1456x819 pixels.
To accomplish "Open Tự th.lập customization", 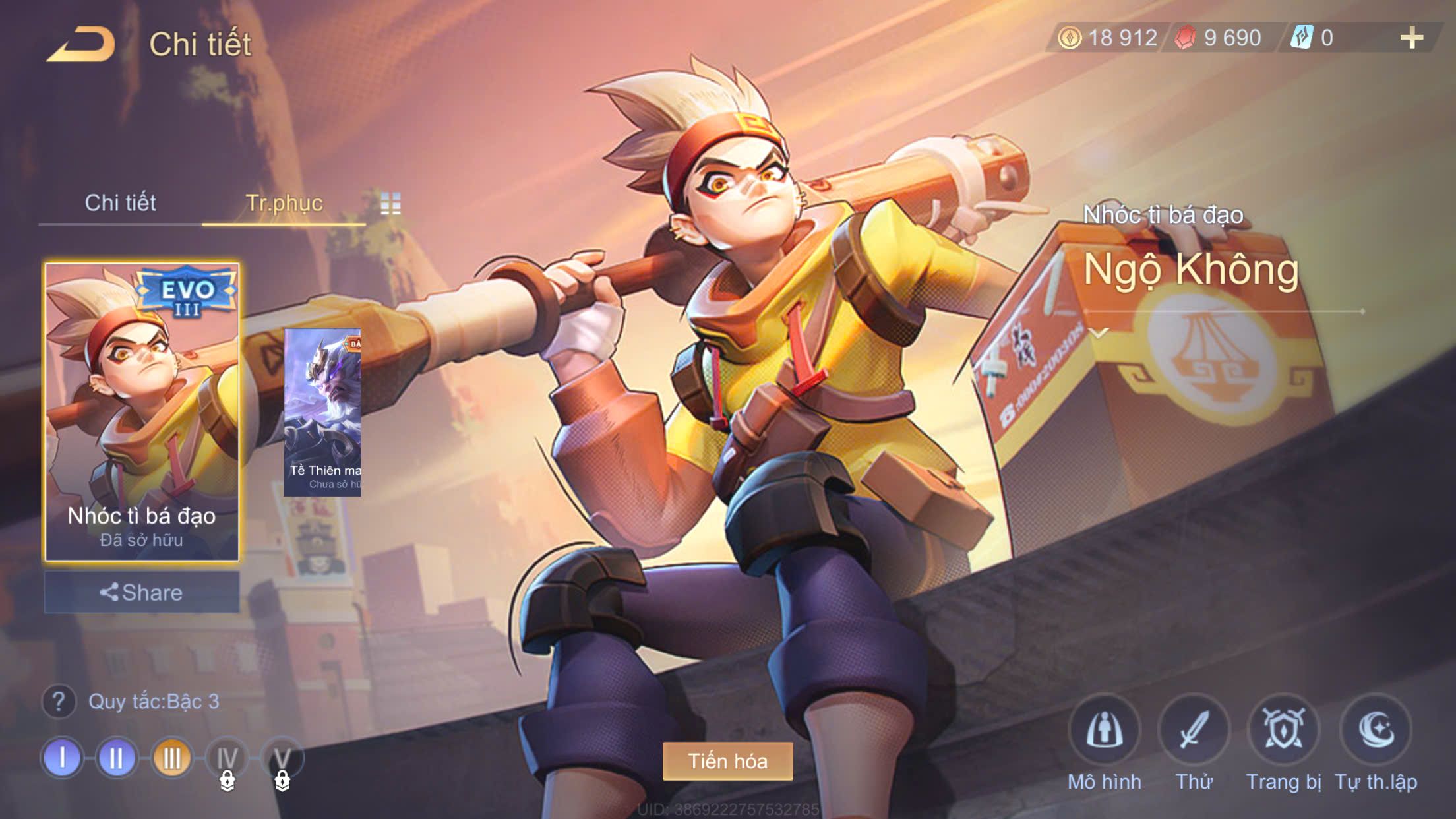I will point(1376,731).
